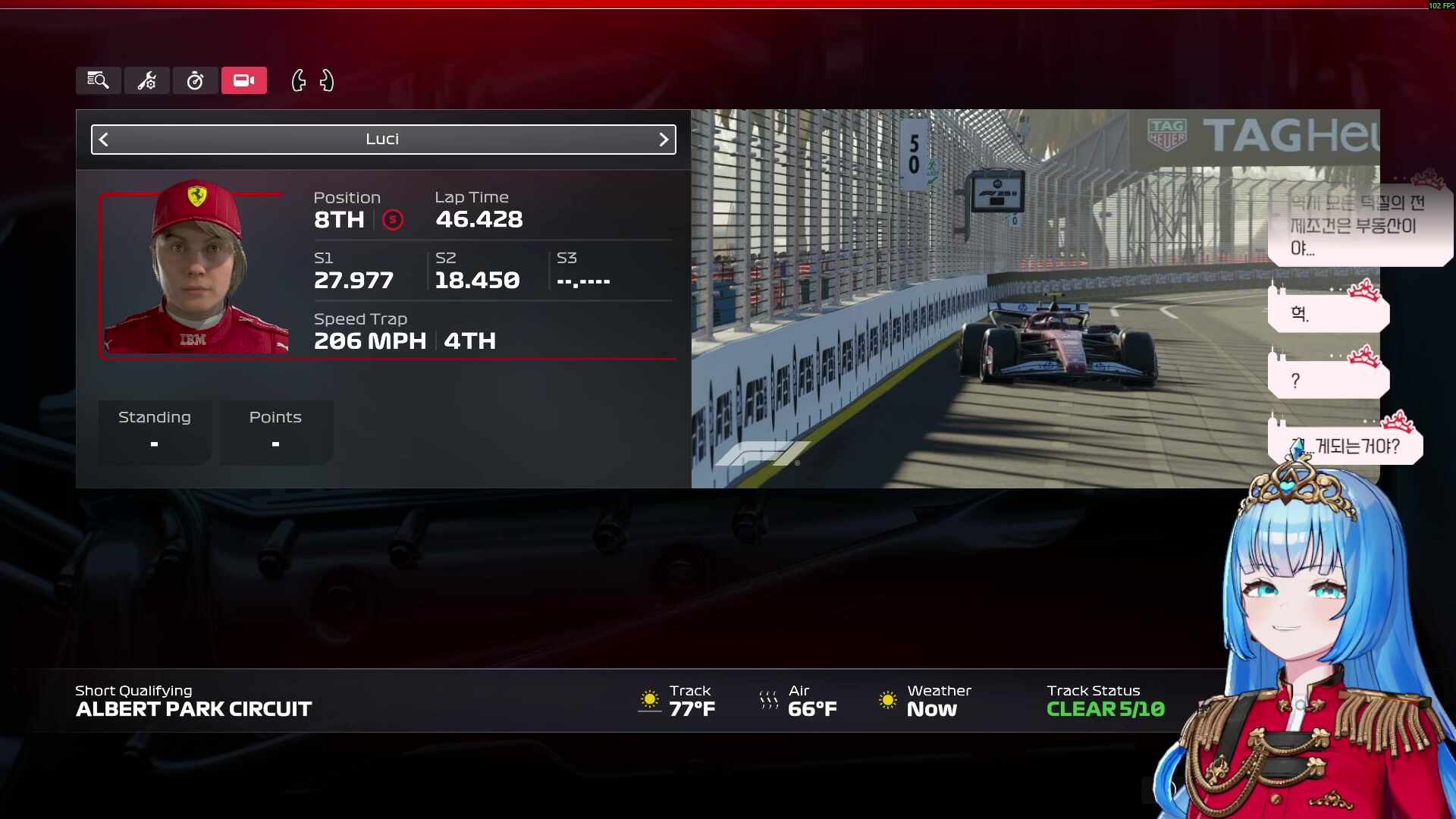Show previous driver with left arrow
Screen dimensions: 1456x819
pyautogui.click(x=105, y=140)
